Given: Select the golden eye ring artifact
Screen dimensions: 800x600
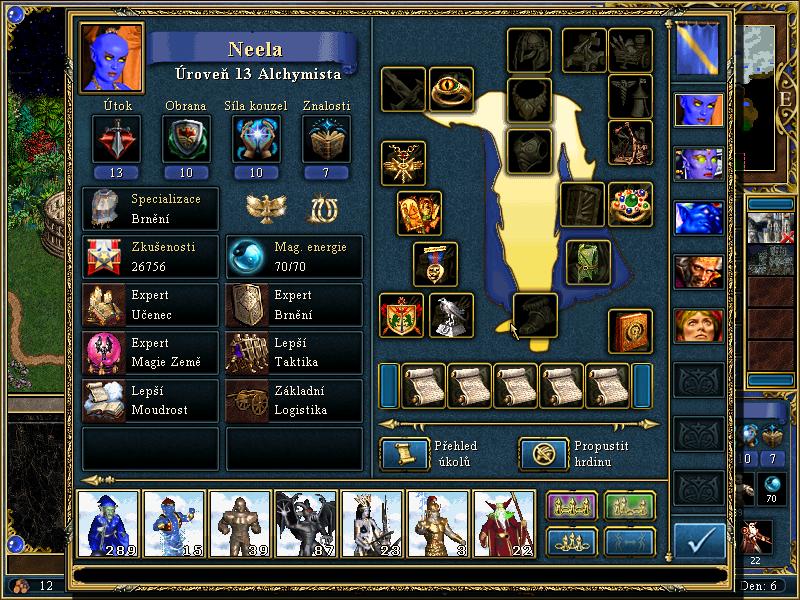Looking at the screenshot, I should pos(451,90).
